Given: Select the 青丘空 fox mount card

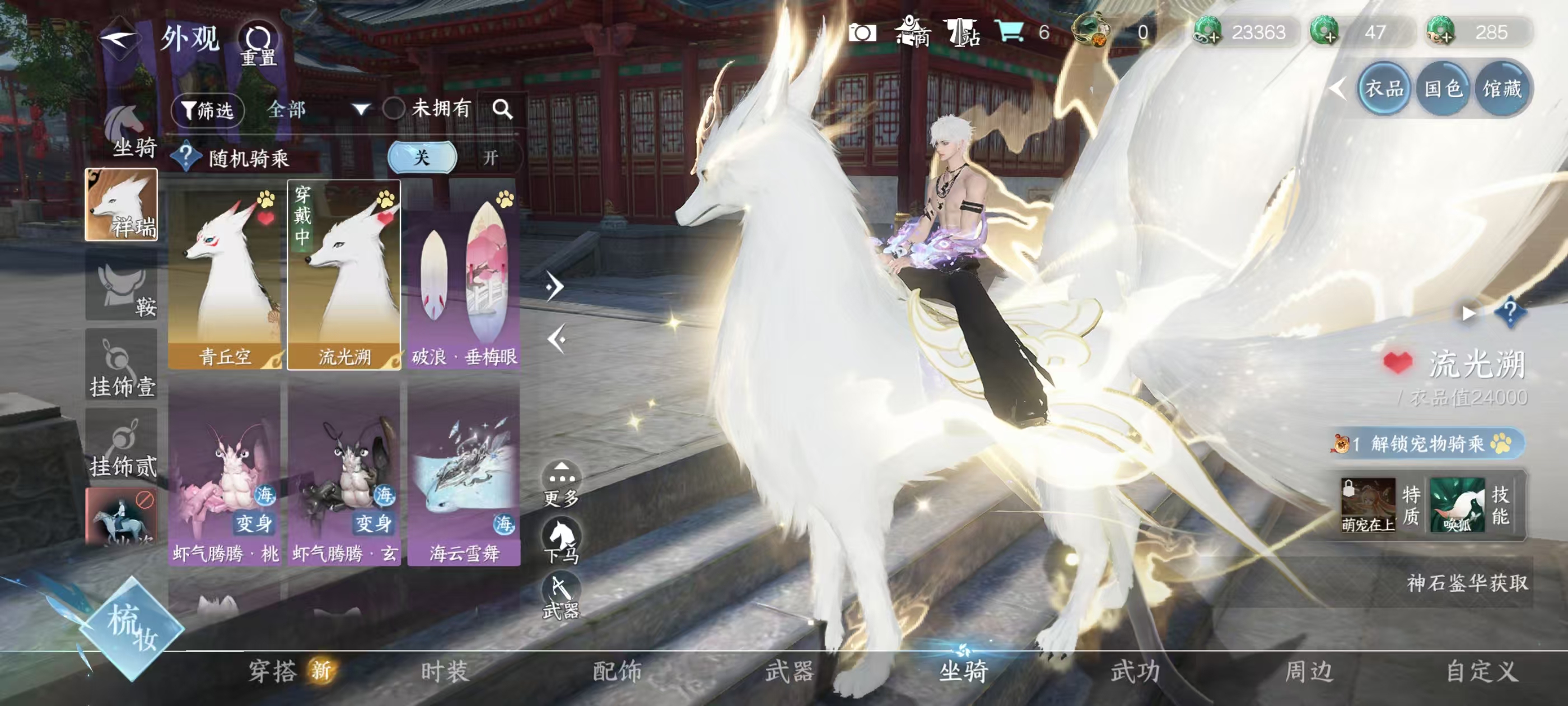Looking at the screenshot, I should pyautogui.click(x=225, y=274).
